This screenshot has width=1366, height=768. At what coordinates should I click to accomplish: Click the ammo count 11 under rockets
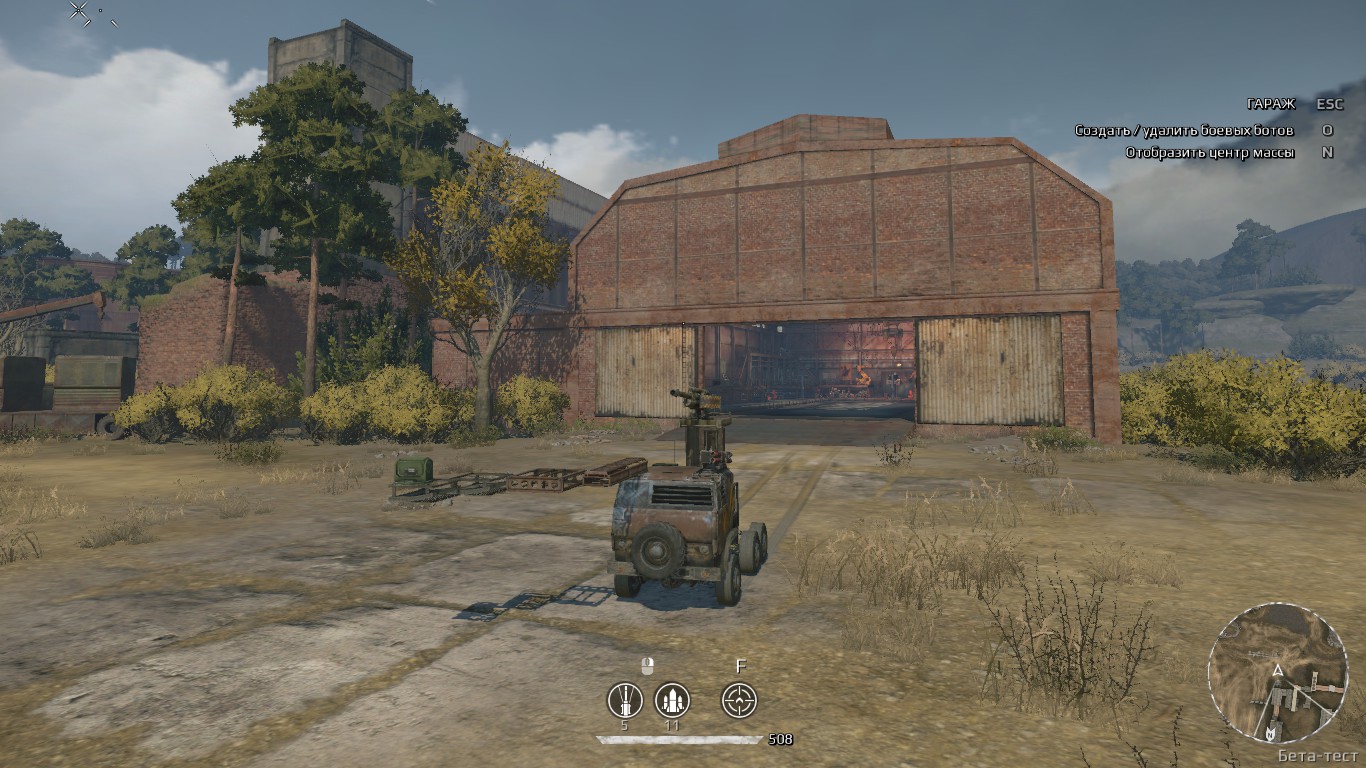click(x=671, y=725)
